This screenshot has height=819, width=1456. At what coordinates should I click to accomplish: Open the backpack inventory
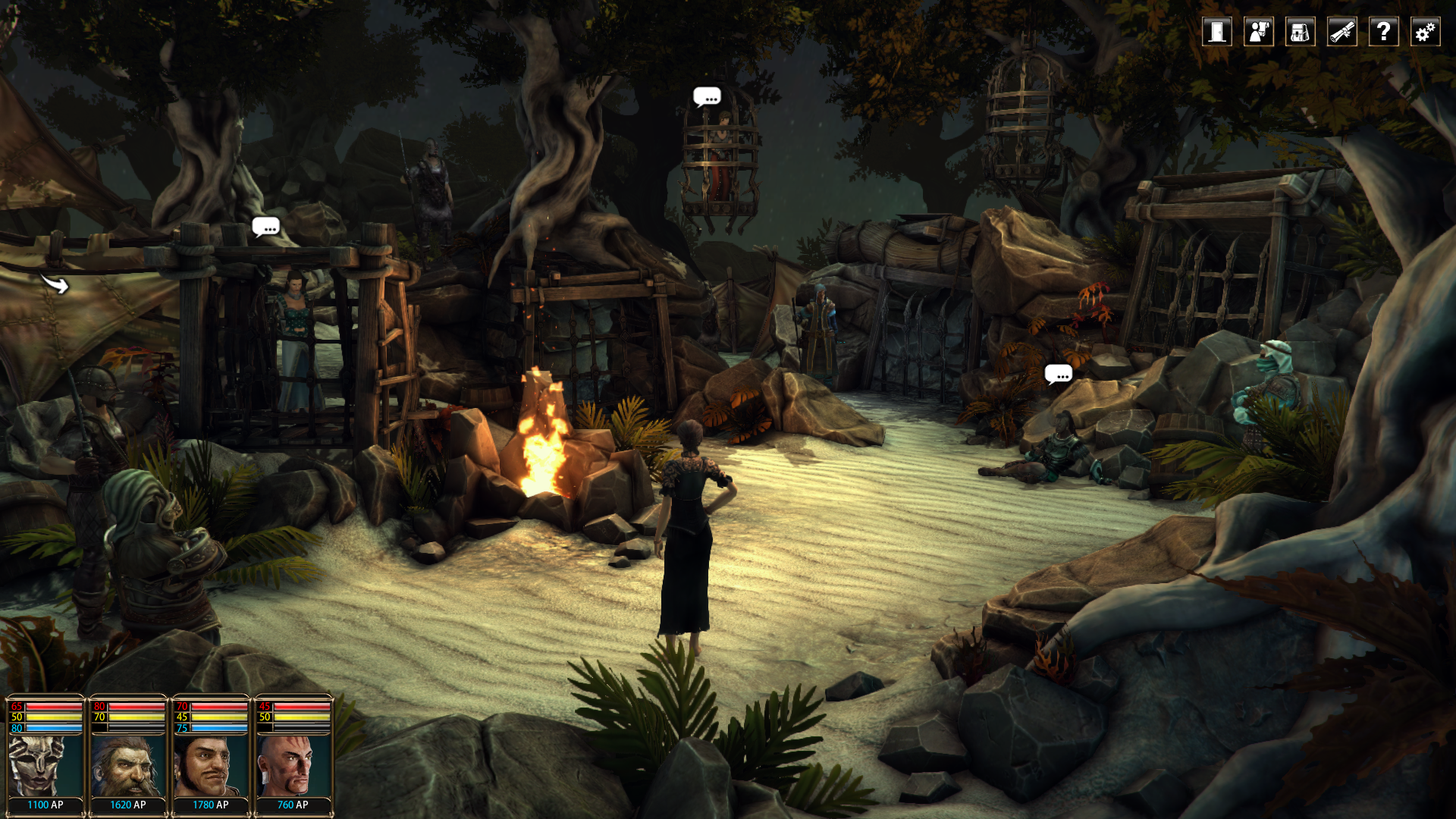[1301, 32]
